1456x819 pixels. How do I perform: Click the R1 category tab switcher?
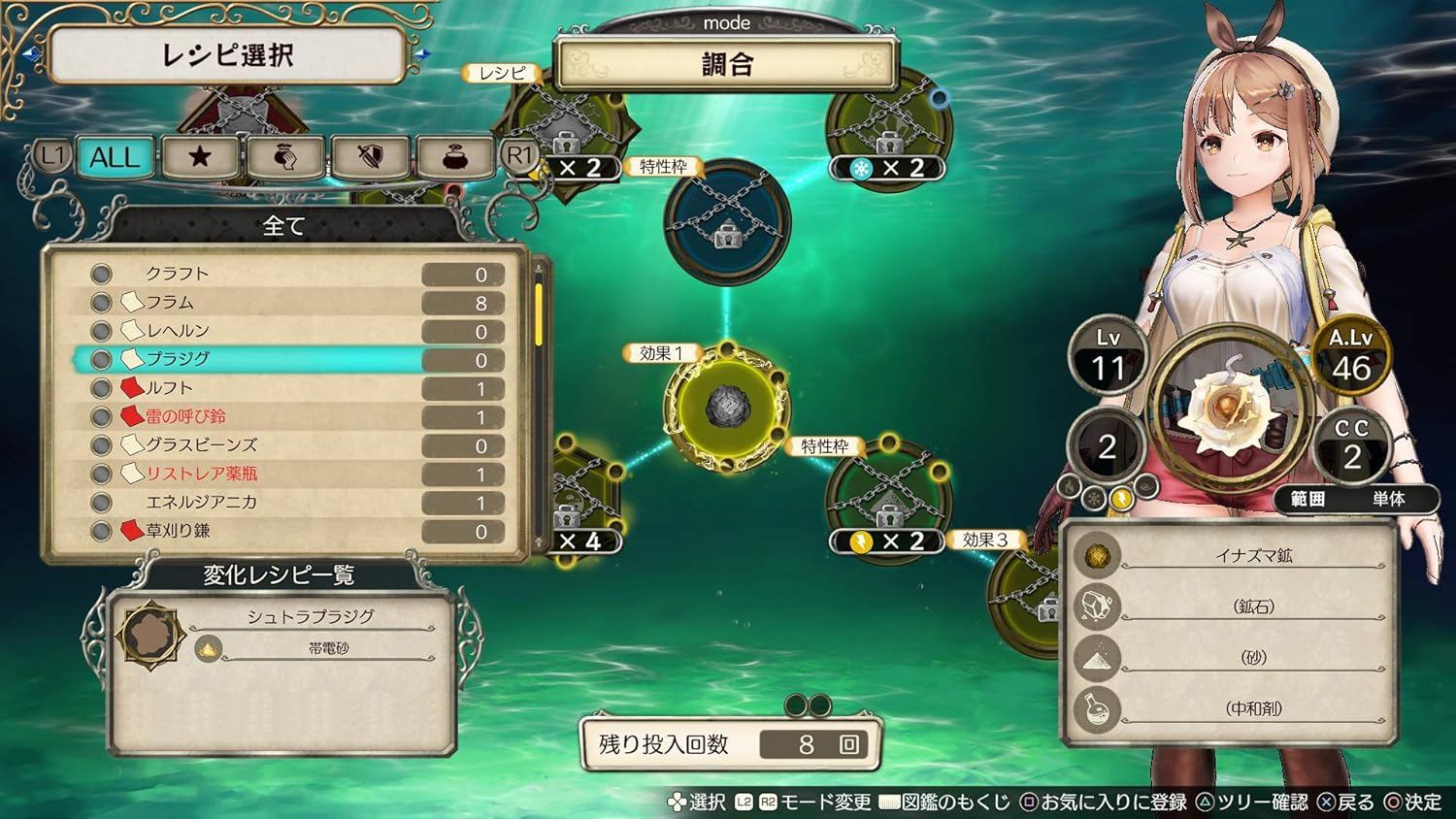pos(517,157)
